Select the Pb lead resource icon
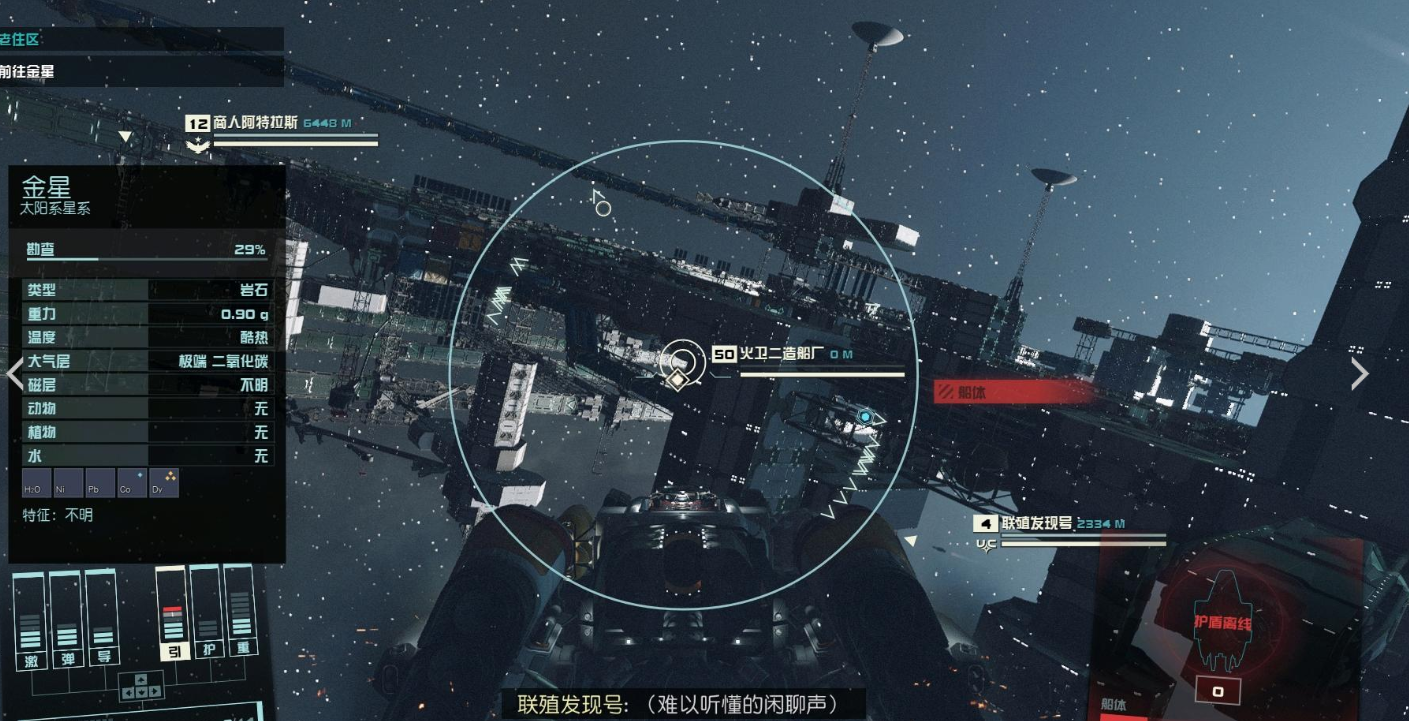Viewport: 1409px width, 721px height. 102,482
